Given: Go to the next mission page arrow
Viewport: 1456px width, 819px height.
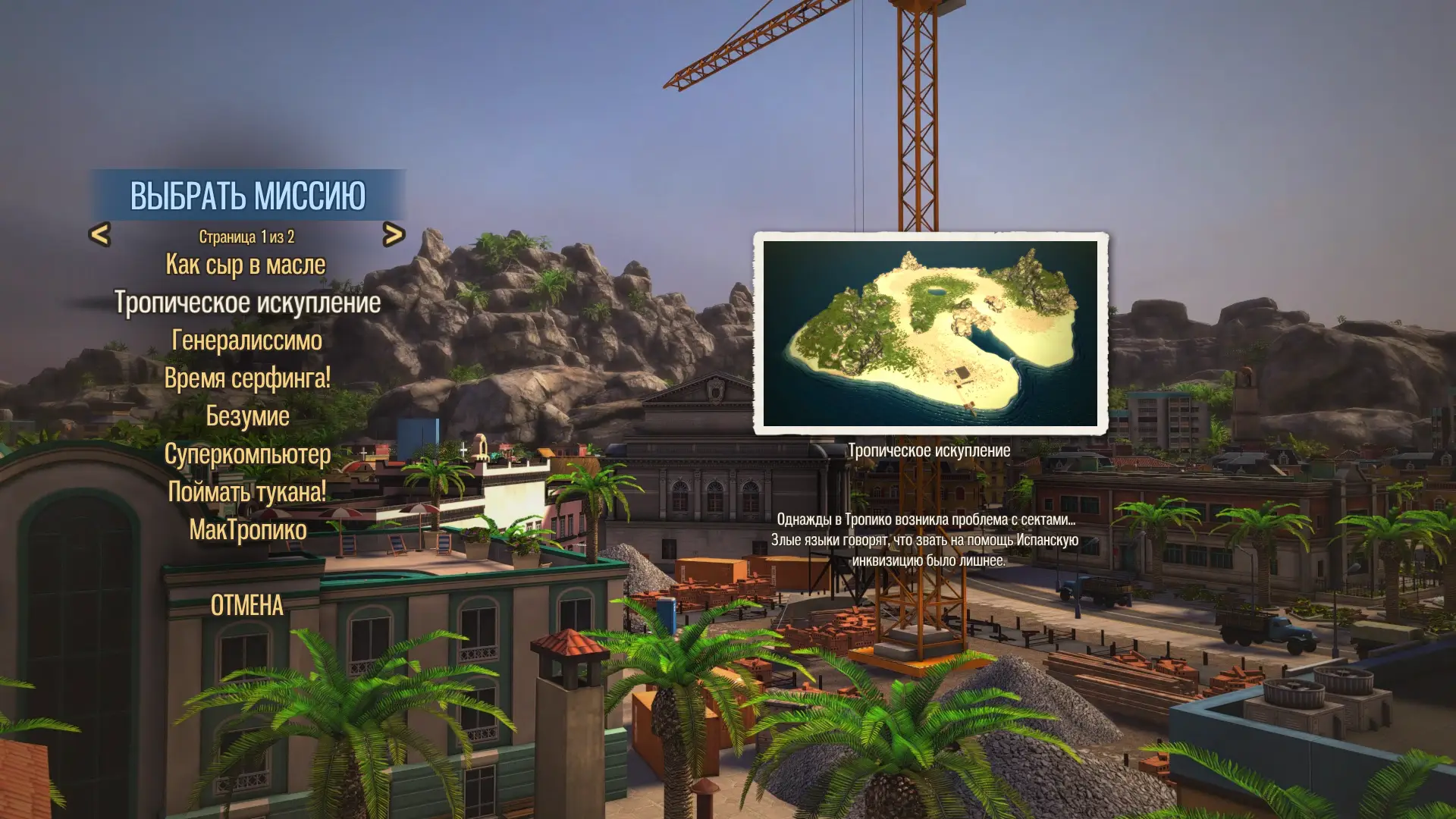Looking at the screenshot, I should (393, 235).
